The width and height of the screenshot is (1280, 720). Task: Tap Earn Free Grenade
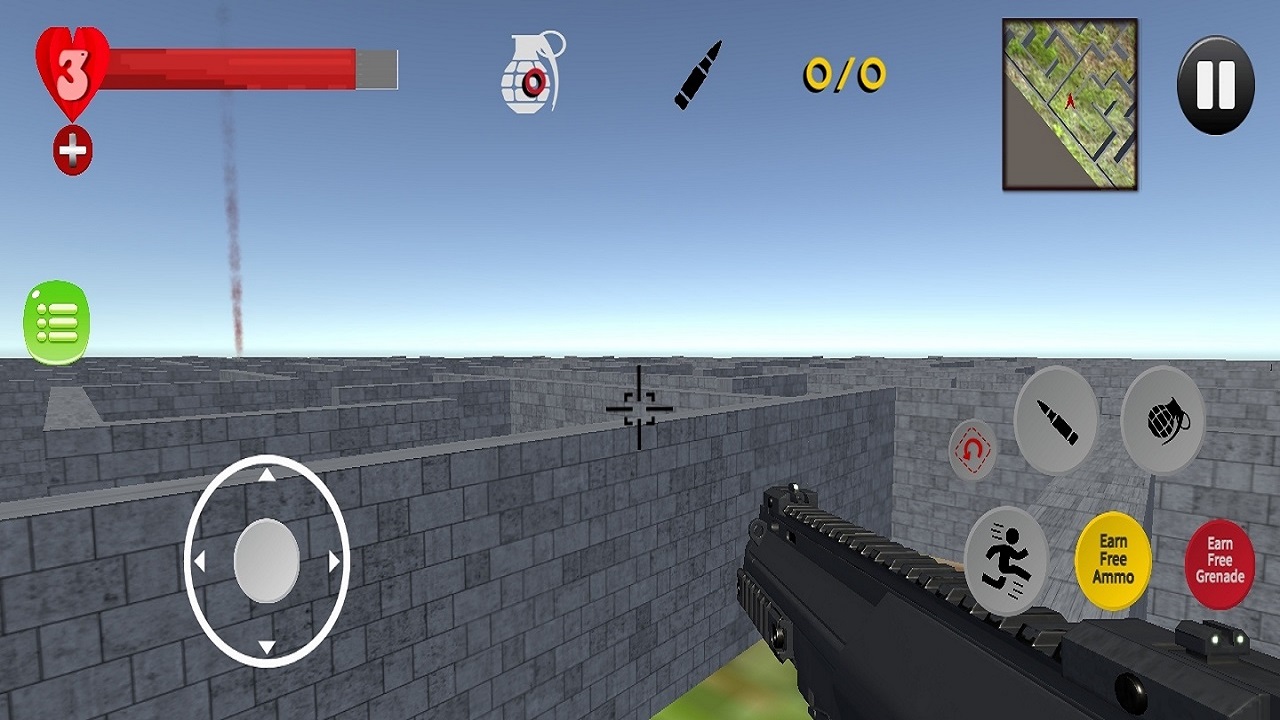1221,560
